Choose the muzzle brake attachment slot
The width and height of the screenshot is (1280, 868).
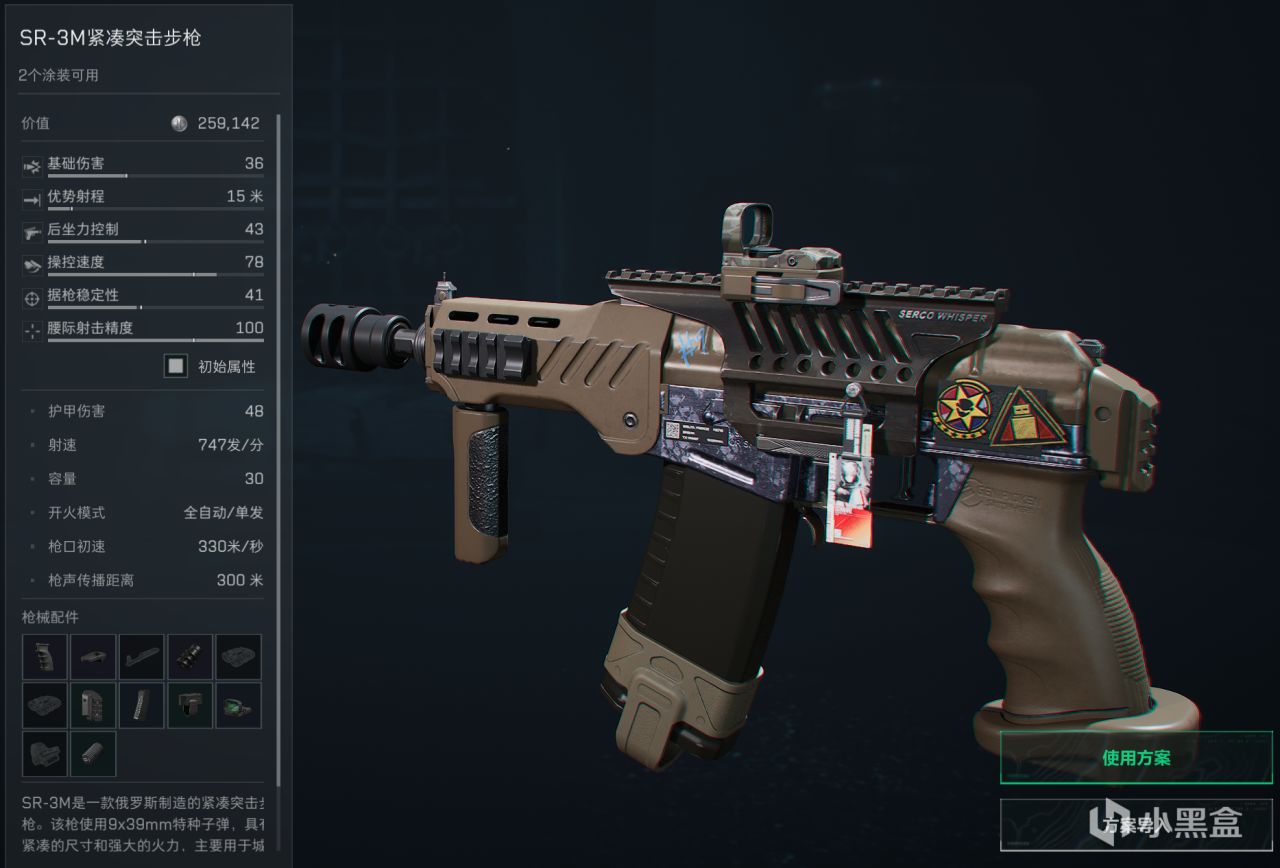[x=190, y=657]
